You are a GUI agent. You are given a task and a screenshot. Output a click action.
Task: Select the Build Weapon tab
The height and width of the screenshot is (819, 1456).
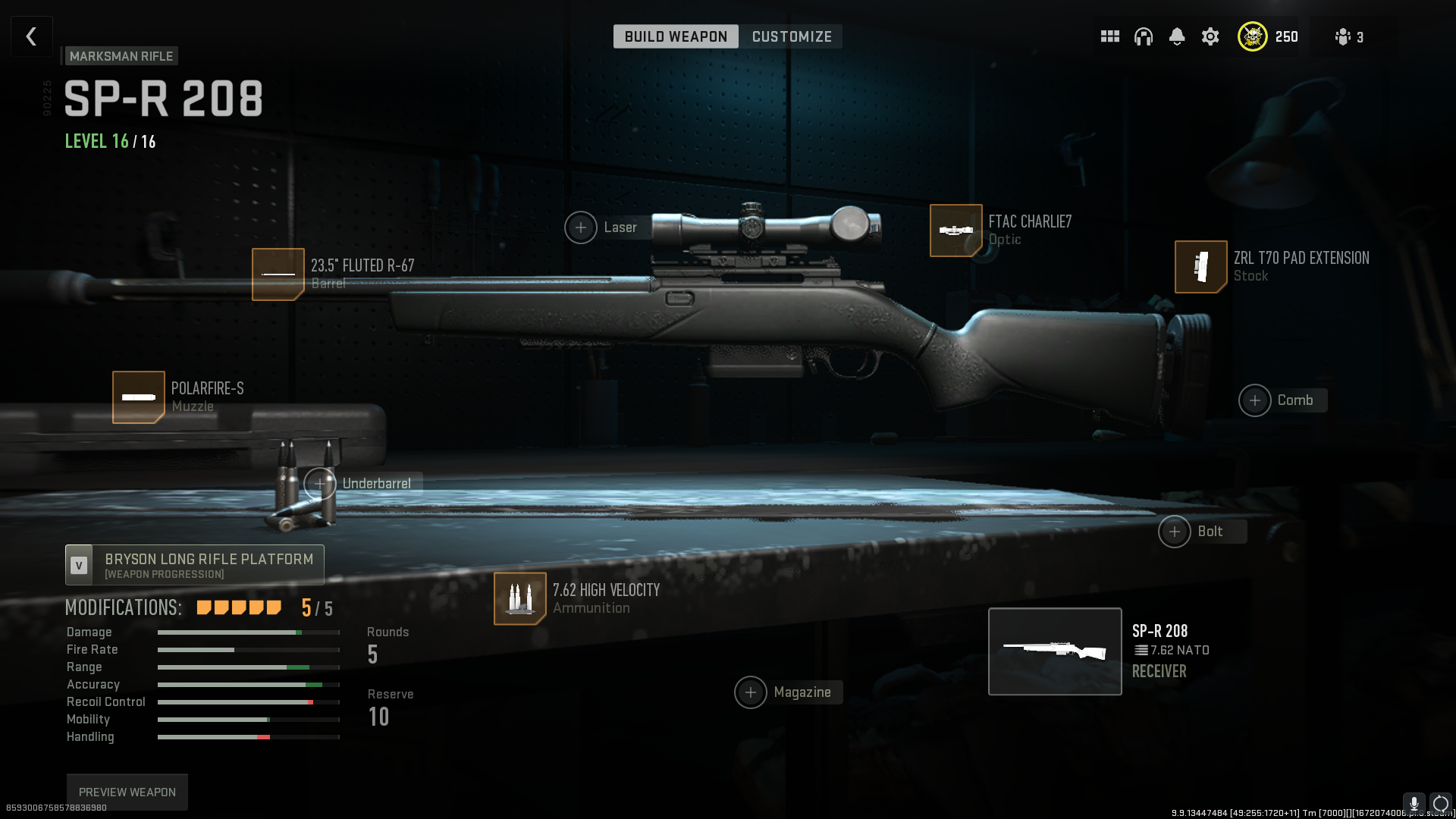tap(676, 36)
